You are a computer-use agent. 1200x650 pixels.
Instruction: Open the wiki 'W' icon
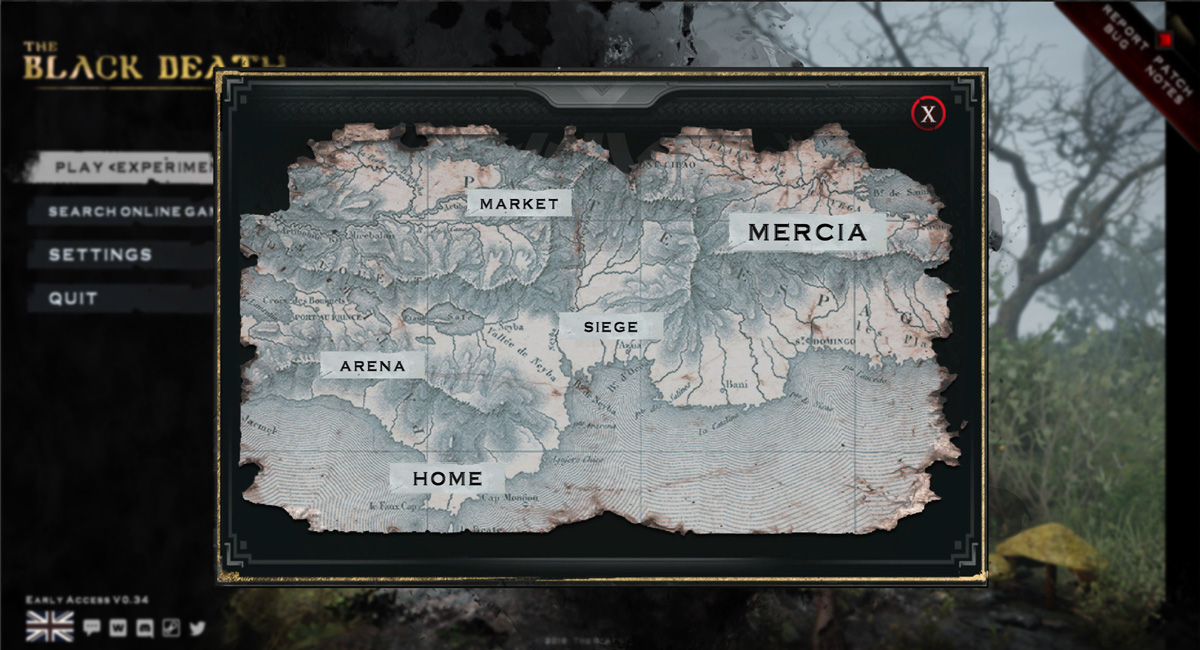coord(119,628)
